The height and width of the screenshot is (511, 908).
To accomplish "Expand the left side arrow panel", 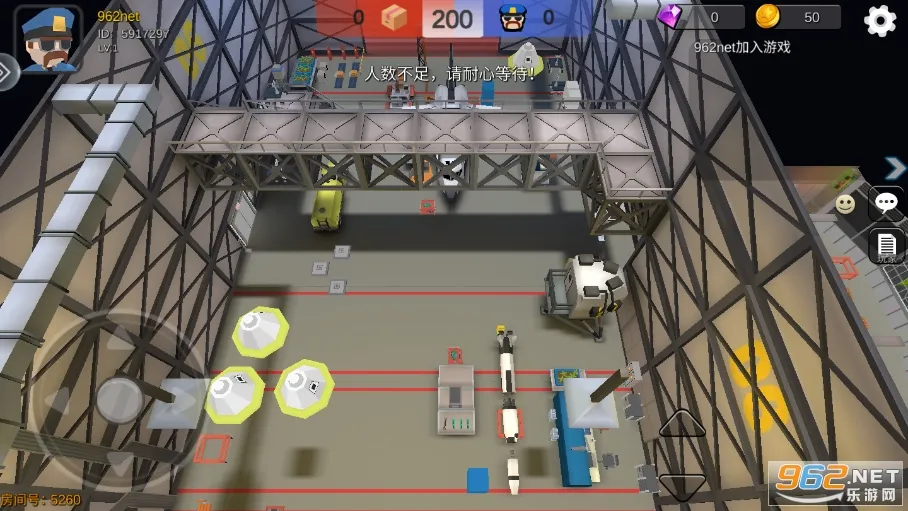I will pos(7,71).
